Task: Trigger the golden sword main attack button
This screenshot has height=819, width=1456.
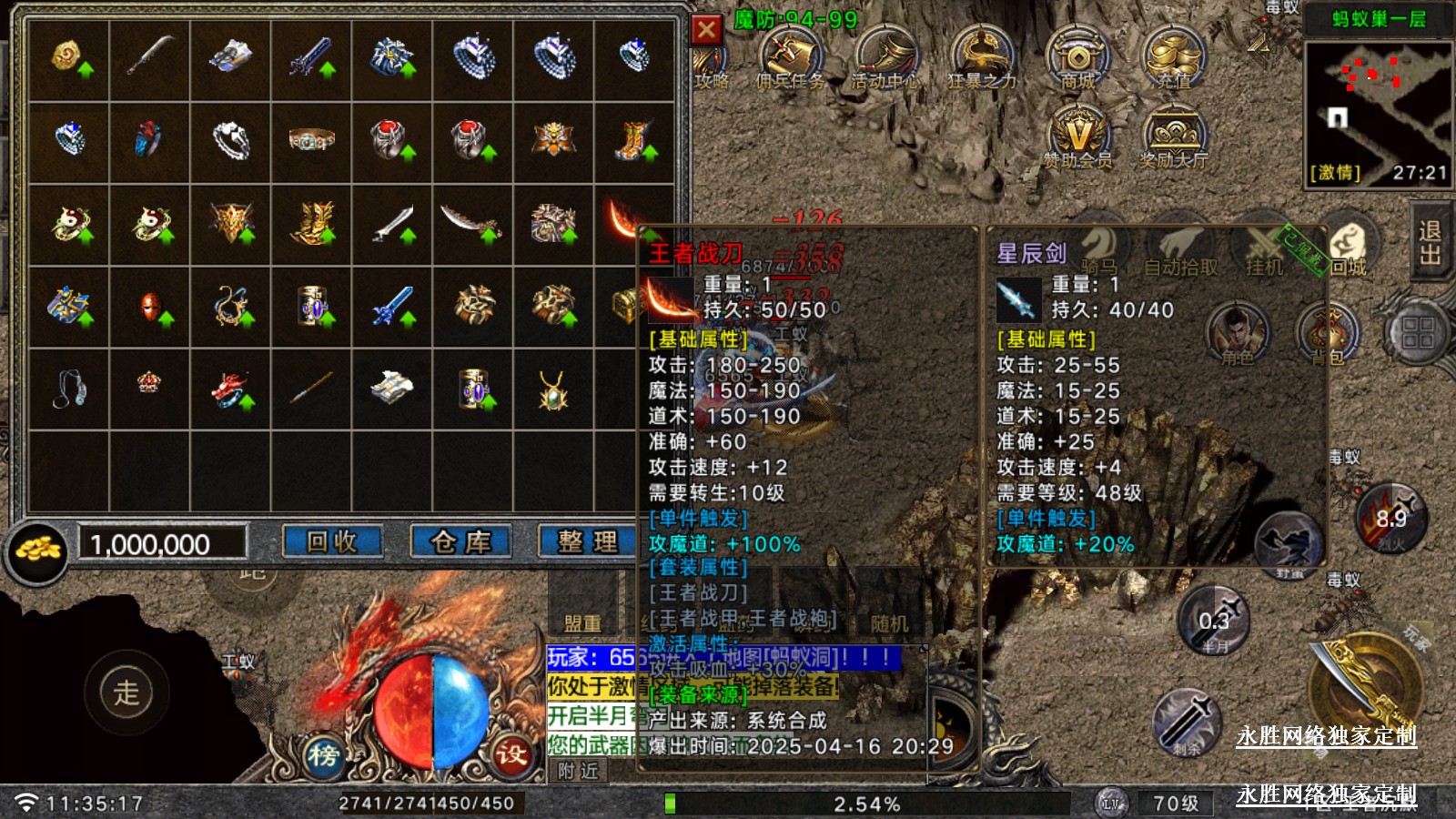Action: (x=1365, y=689)
